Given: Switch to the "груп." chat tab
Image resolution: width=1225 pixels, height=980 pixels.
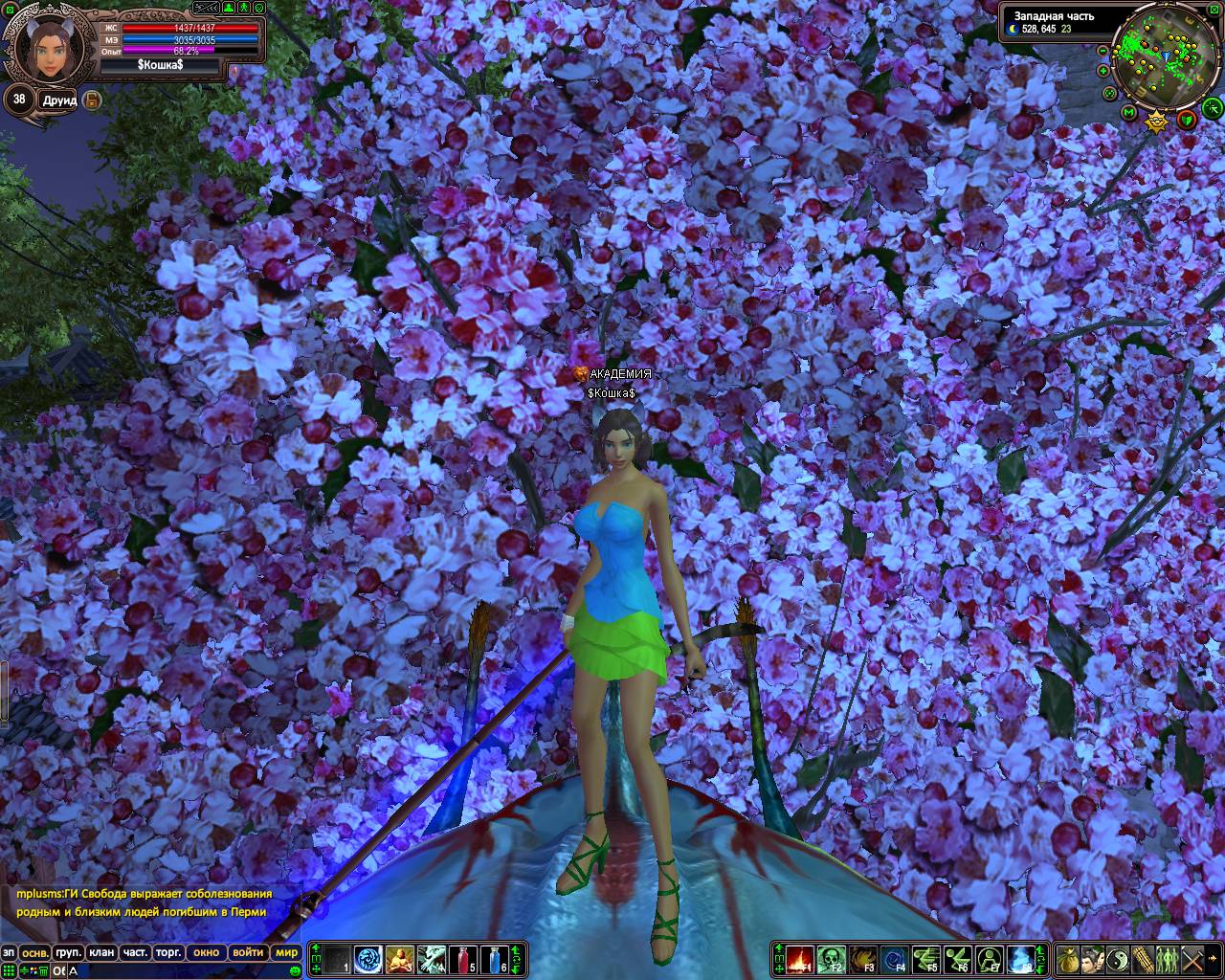Looking at the screenshot, I should click(x=68, y=952).
